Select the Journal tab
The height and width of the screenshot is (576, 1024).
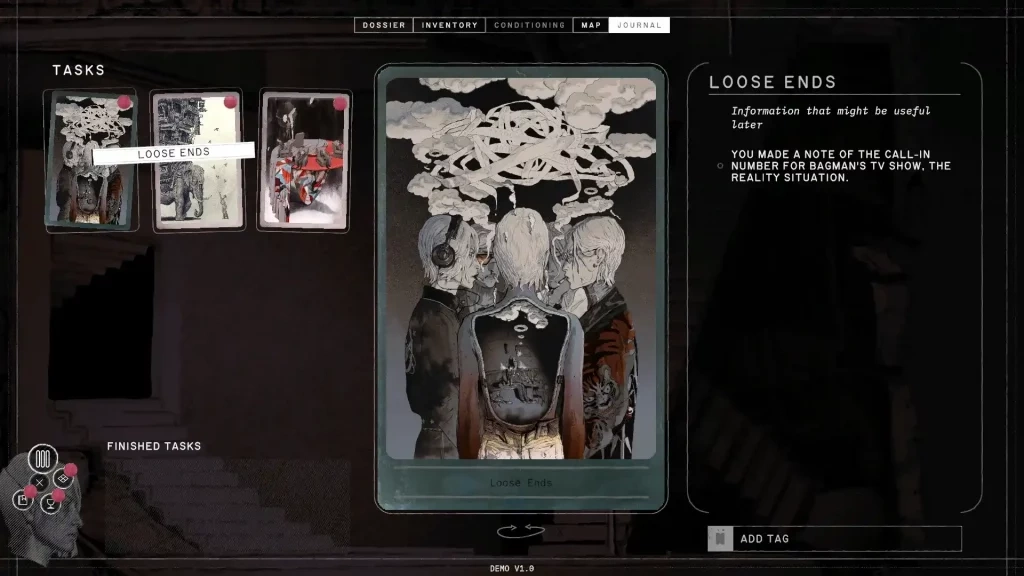[639, 25]
